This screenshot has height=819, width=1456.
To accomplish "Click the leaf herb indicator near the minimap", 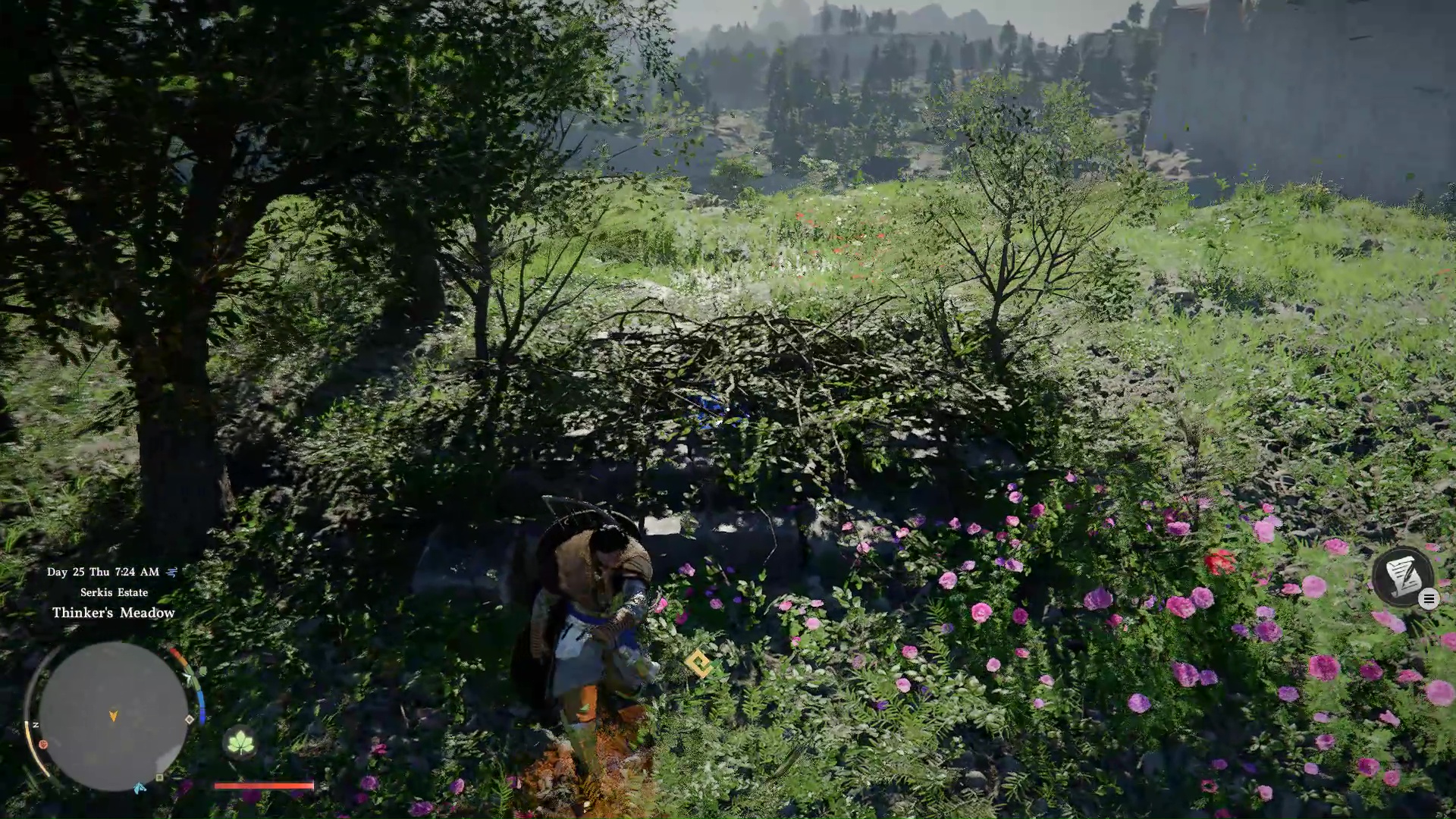I will coord(240,742).
